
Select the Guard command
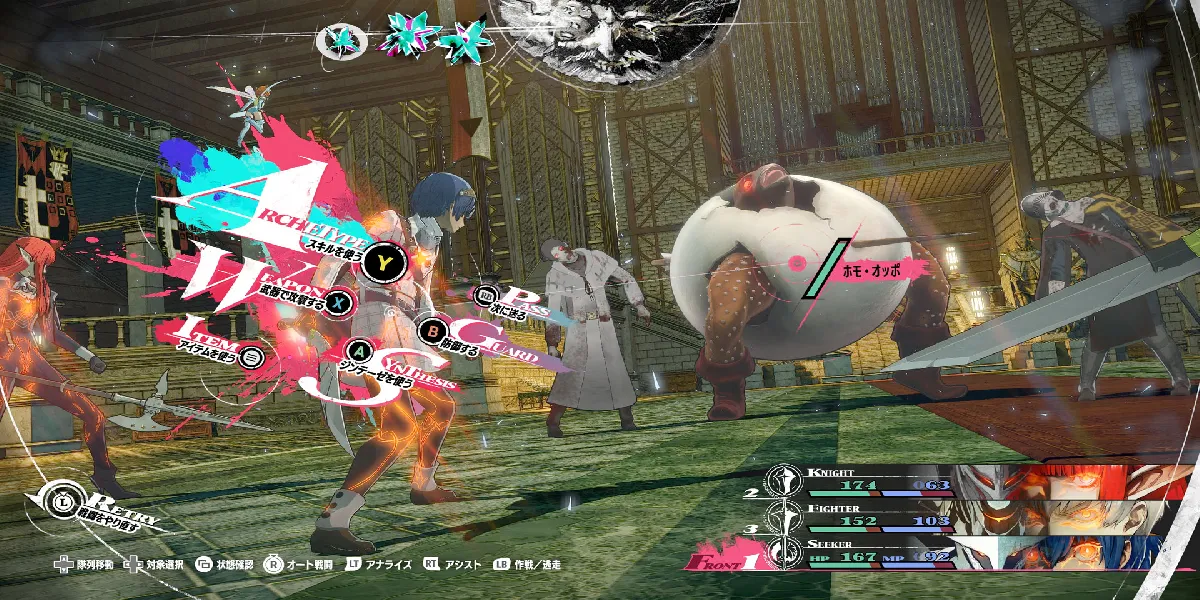434,329
